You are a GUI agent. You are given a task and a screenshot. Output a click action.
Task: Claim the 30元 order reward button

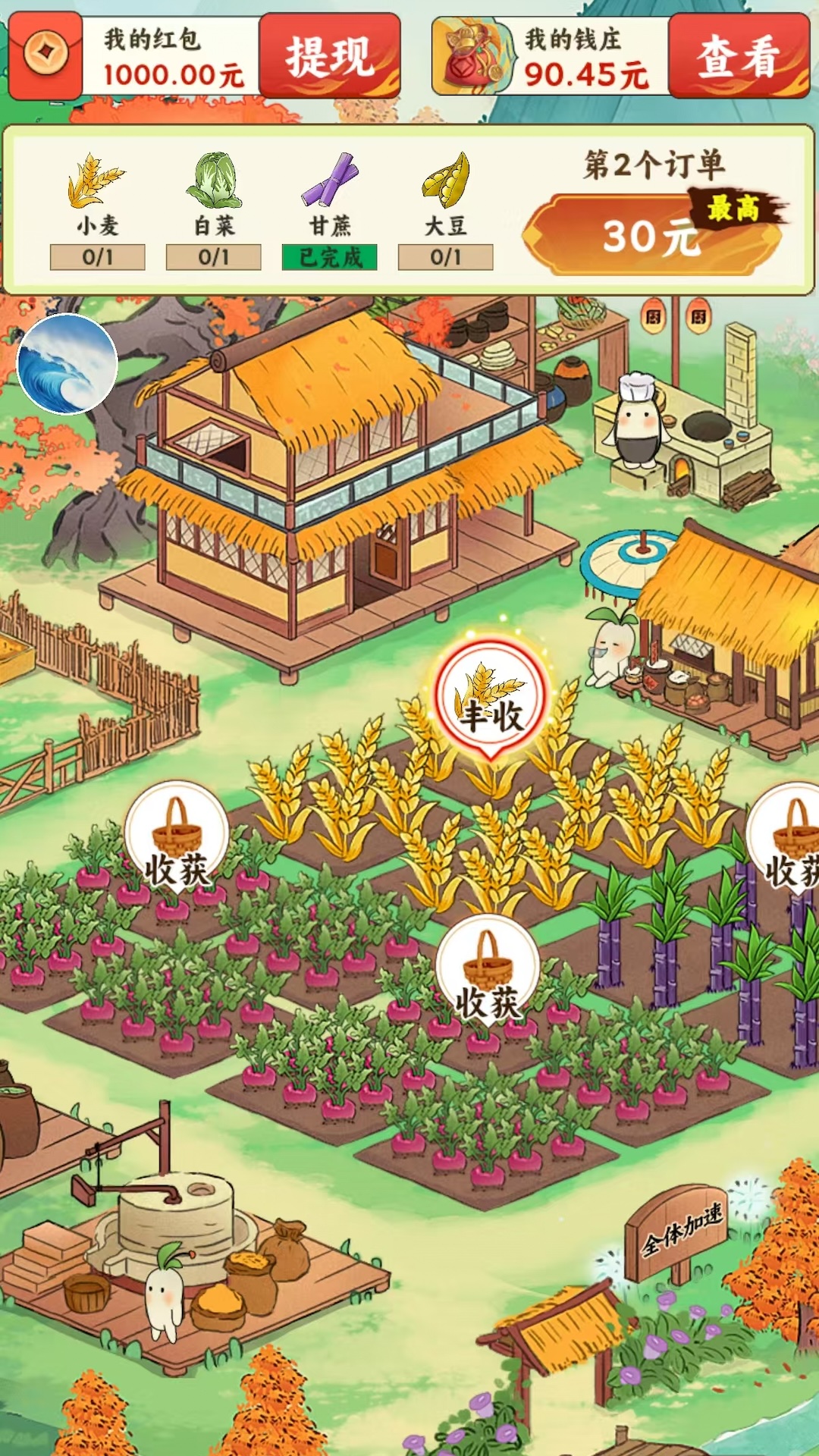pyautogui.click(x=651, y=234)
